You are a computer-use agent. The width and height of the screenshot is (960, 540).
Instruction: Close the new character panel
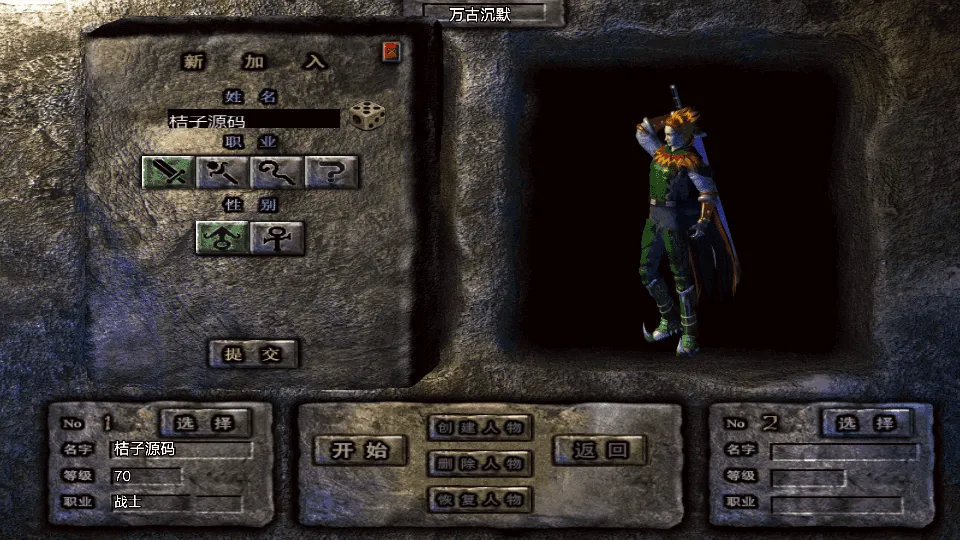pos(391,52)
